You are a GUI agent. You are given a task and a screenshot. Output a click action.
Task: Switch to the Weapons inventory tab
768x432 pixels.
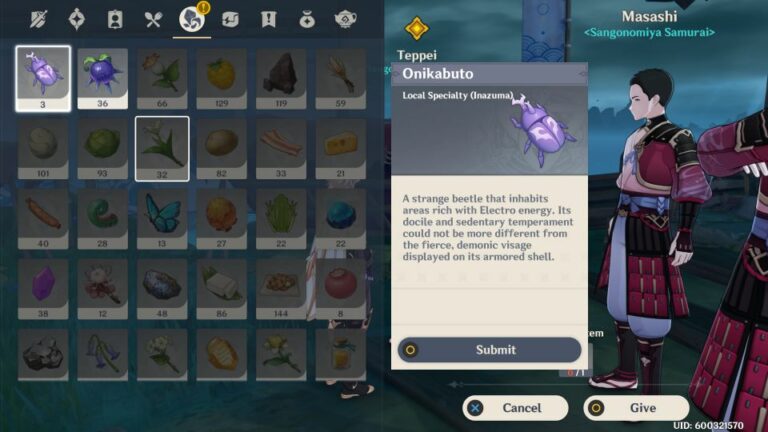39,19
